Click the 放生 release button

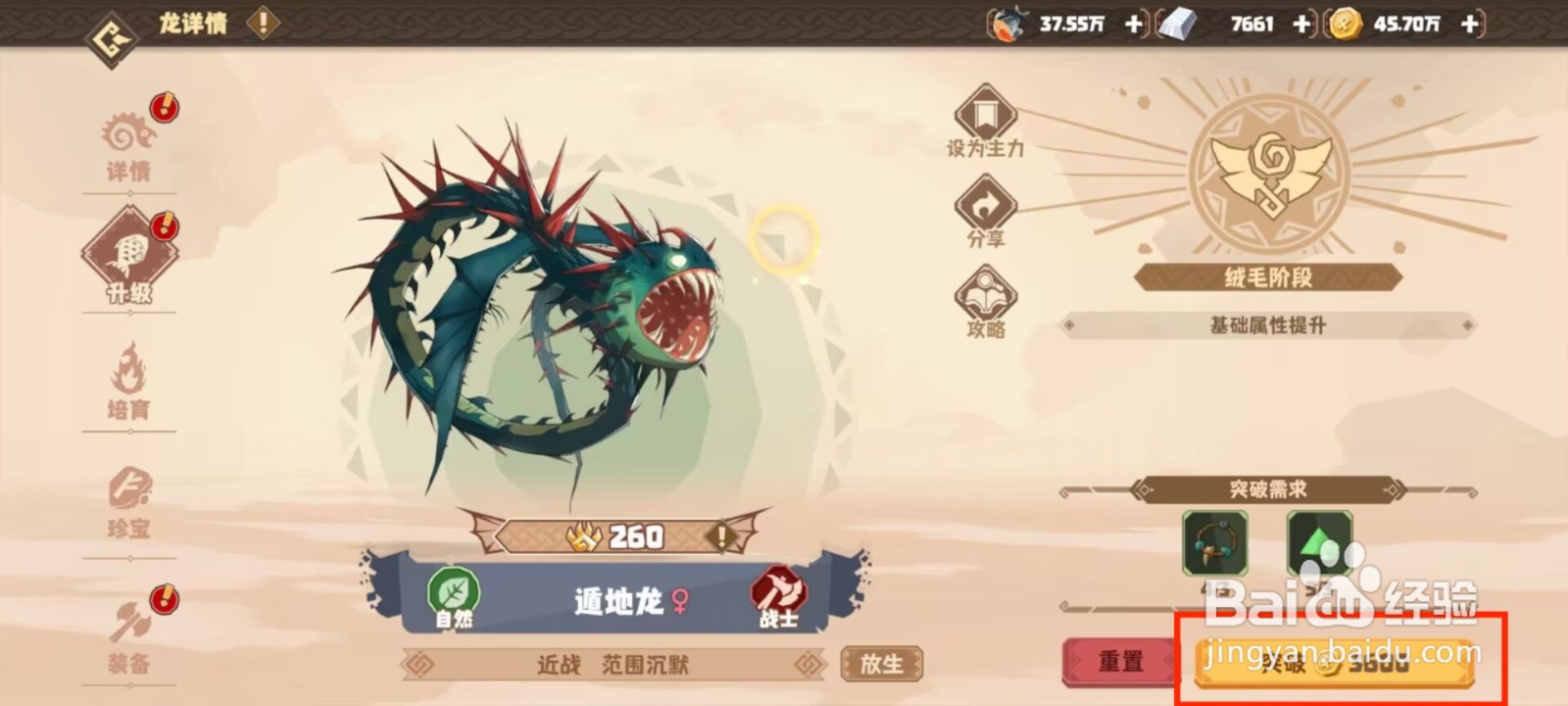point(880,663)
